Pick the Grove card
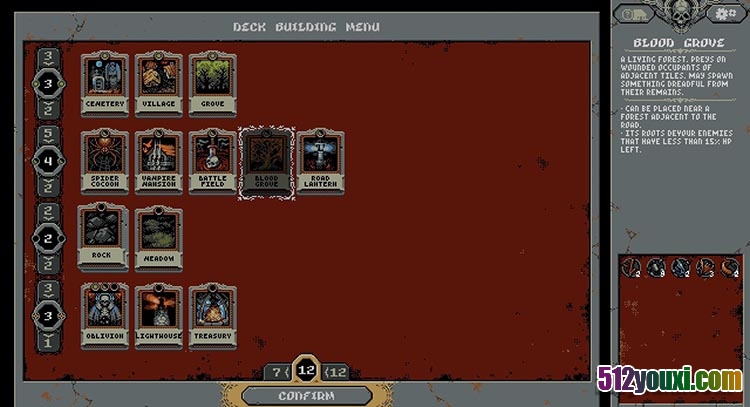Viewport: 750px width, 407px height. point(213,82)
